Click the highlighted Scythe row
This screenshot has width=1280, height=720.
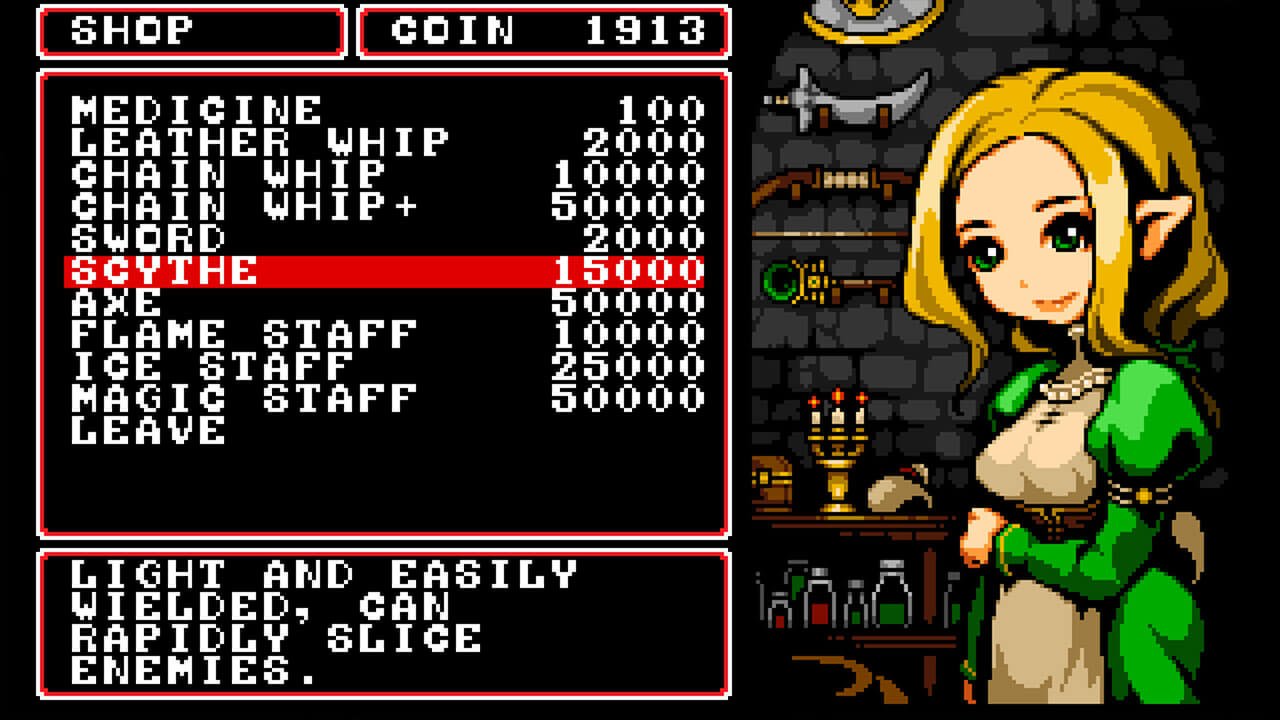pyautogui.click(x=384, y=271)
